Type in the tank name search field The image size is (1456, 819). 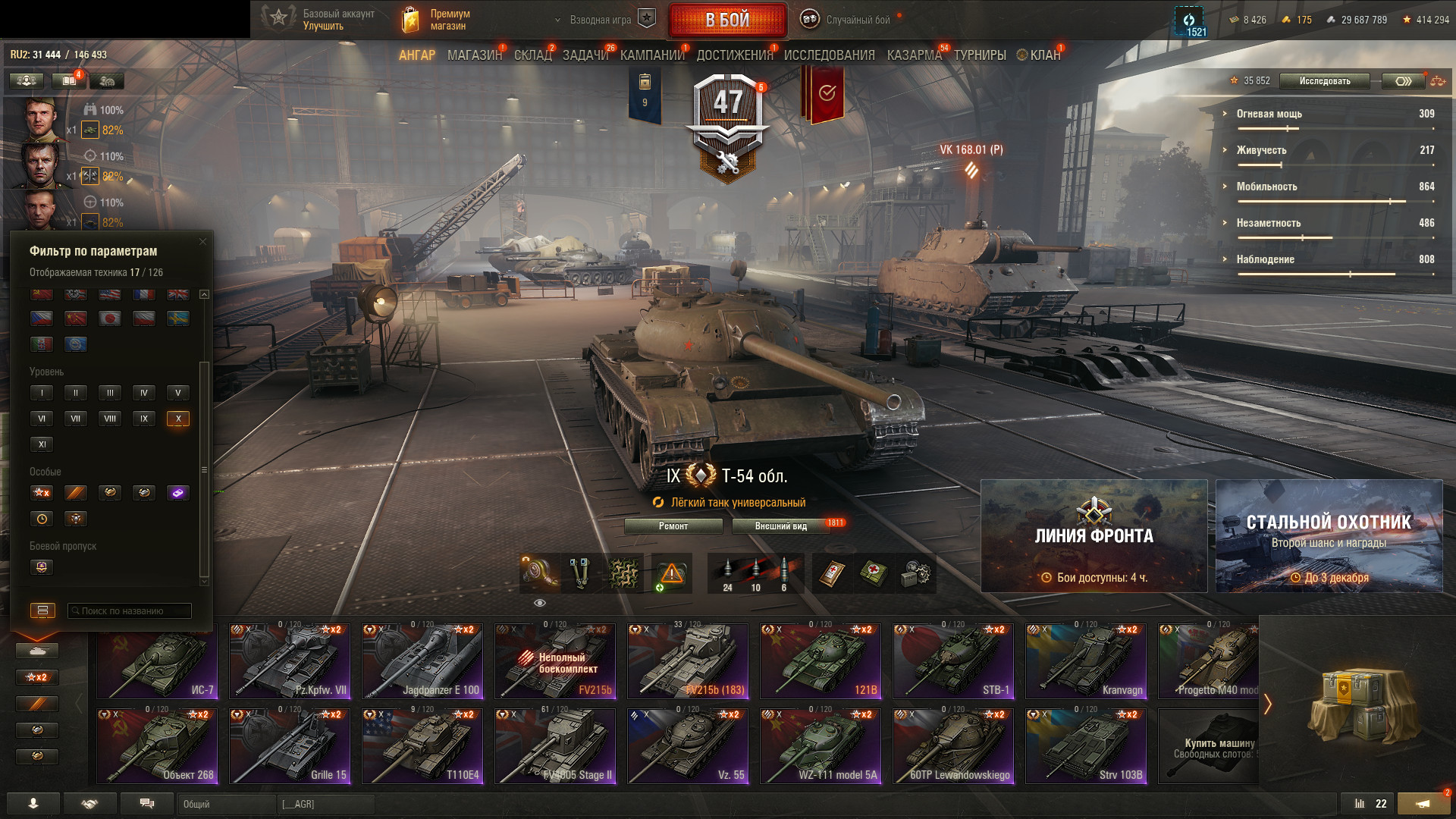click(130, 611)
